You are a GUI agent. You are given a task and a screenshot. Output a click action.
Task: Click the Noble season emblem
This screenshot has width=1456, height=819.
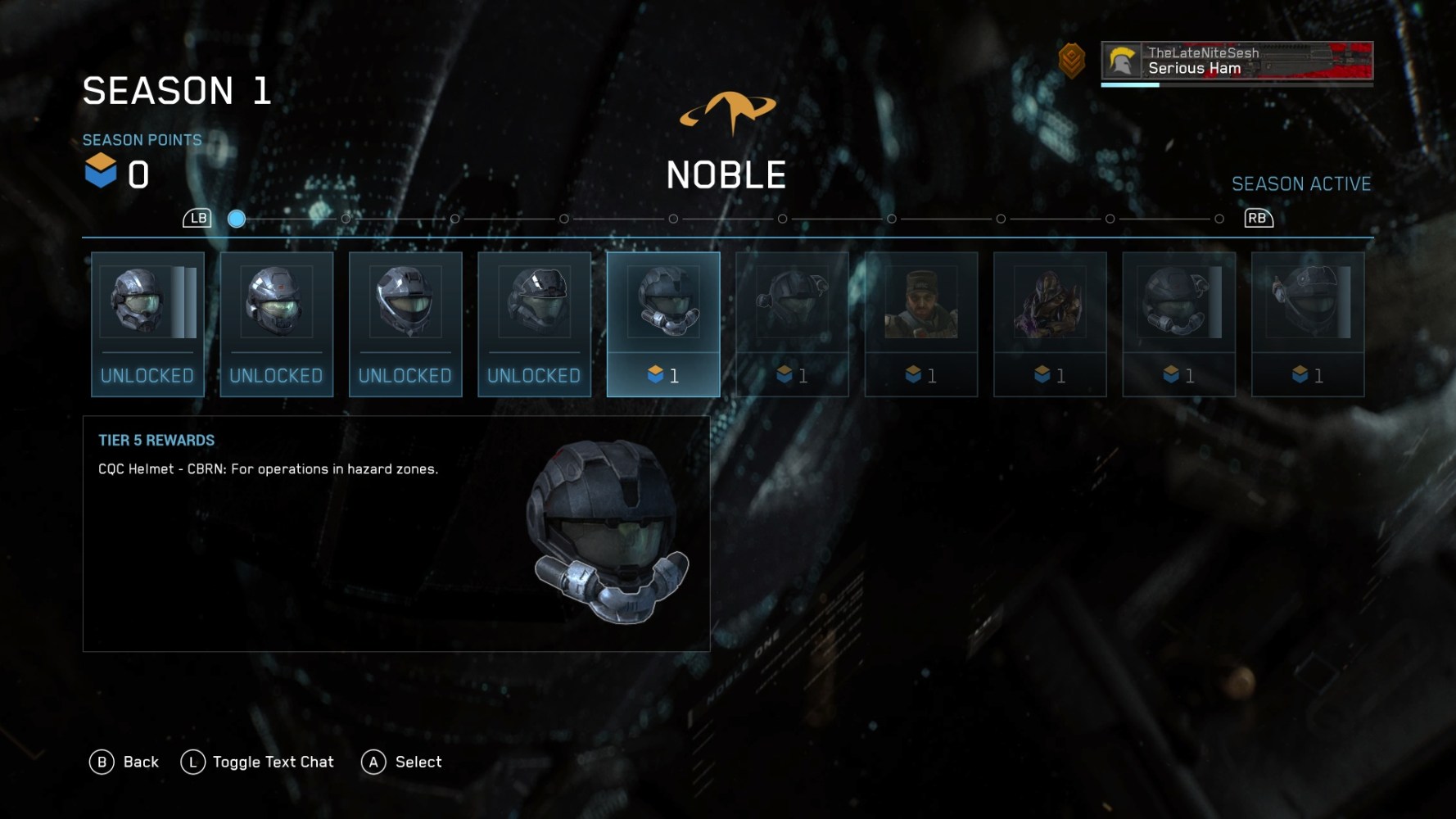point(727,108)
